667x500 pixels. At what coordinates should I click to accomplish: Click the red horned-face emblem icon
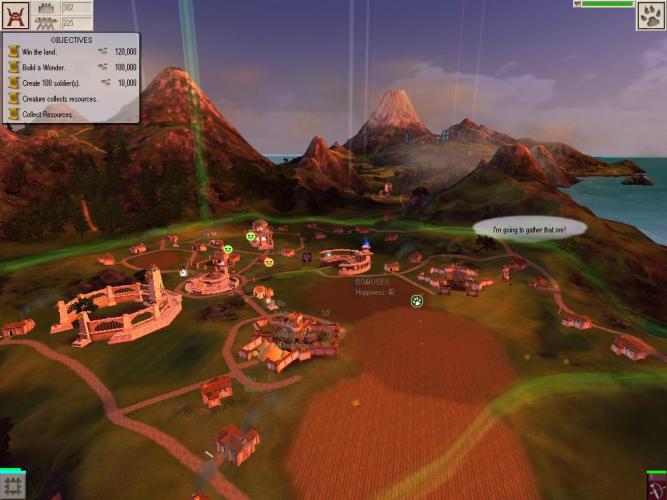(15, 16)
